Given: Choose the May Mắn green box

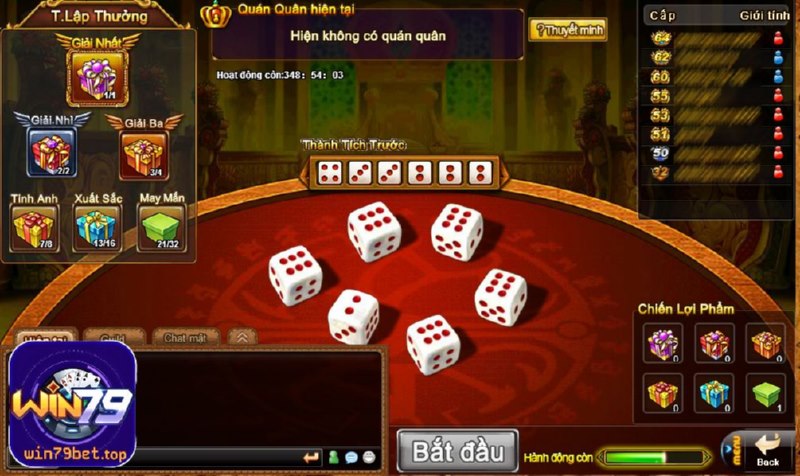Looking at the screenshot, I should (160, 227).
